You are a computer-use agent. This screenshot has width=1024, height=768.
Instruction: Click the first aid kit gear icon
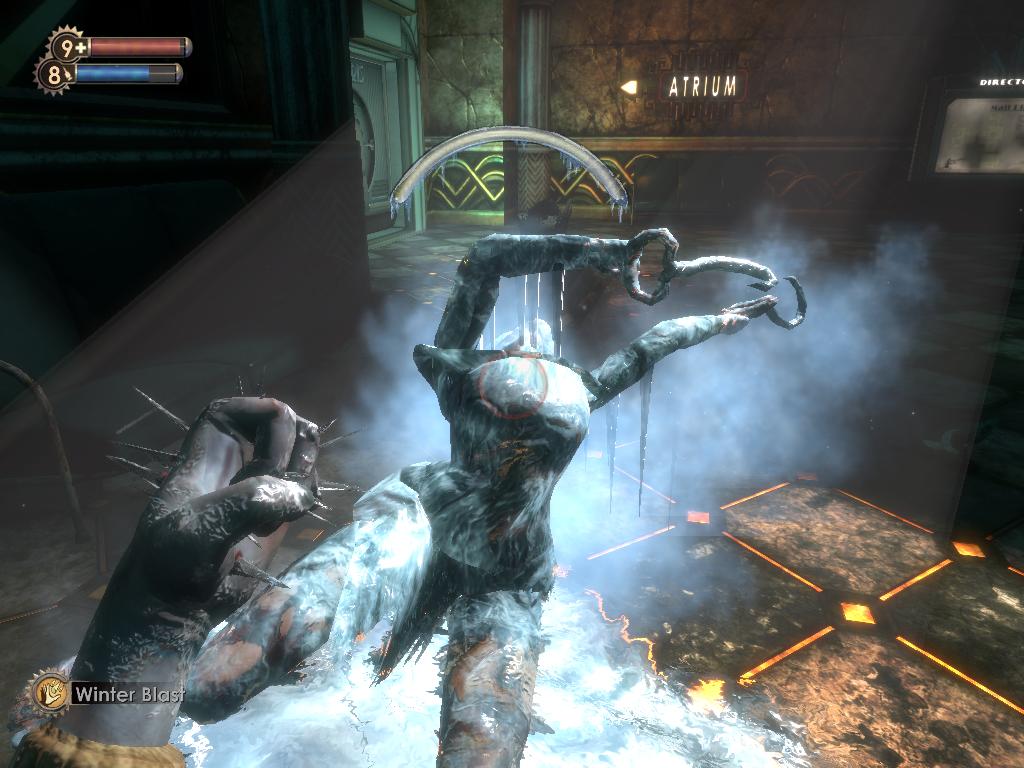(68, 46)
